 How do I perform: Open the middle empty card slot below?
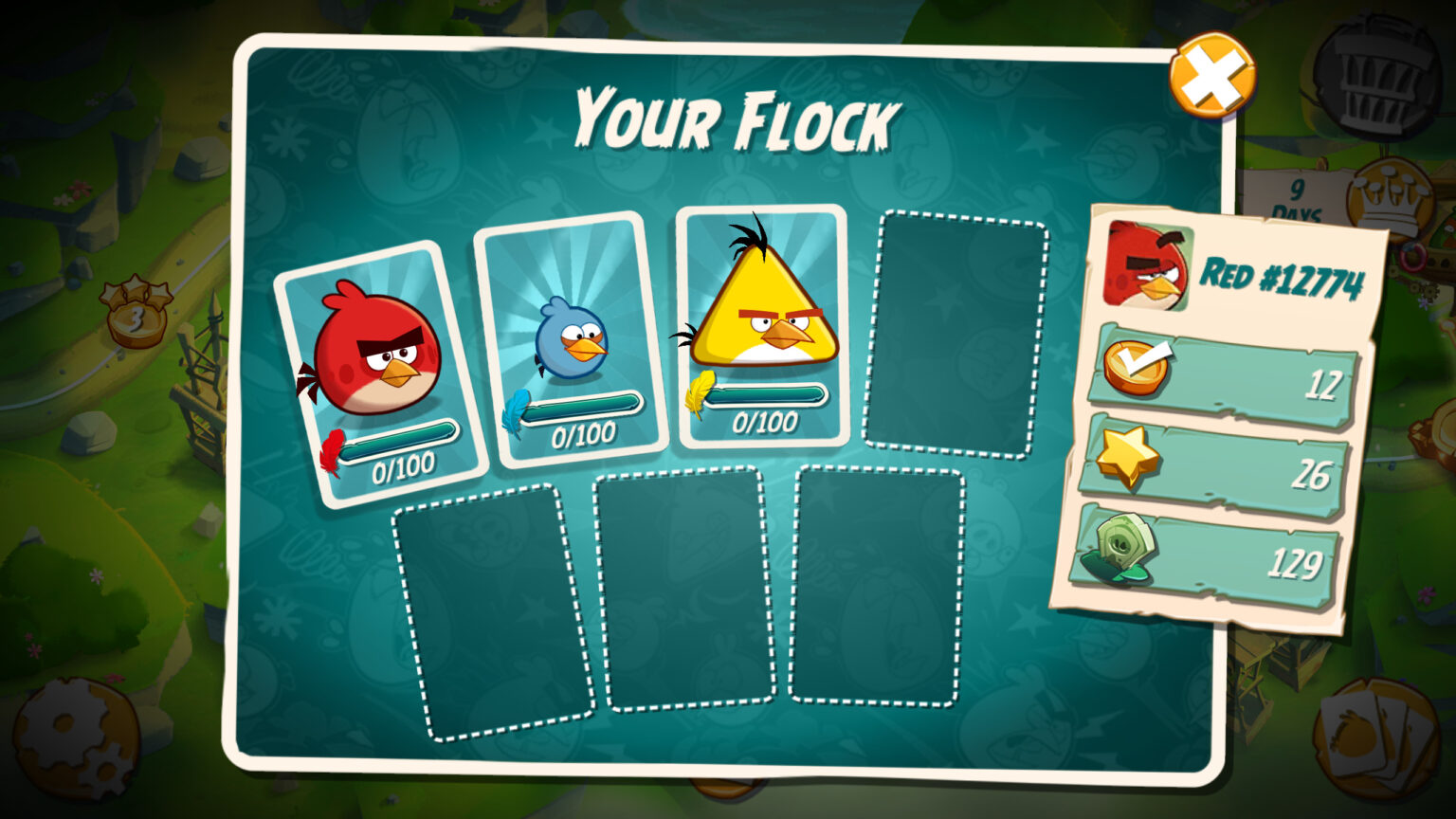click(x=687, y=592)
